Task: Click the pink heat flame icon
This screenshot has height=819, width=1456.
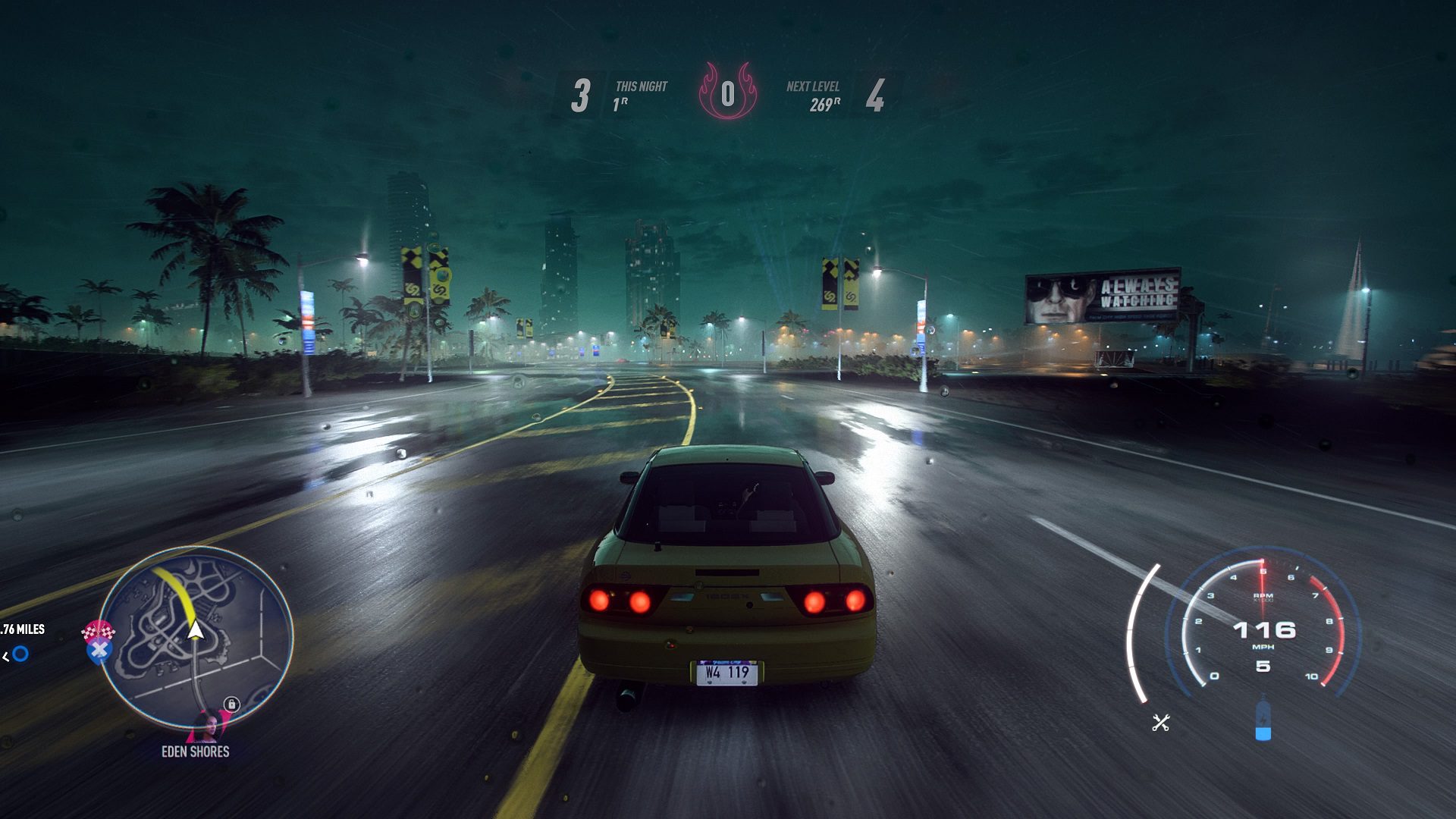Action: tap(727, 92)
